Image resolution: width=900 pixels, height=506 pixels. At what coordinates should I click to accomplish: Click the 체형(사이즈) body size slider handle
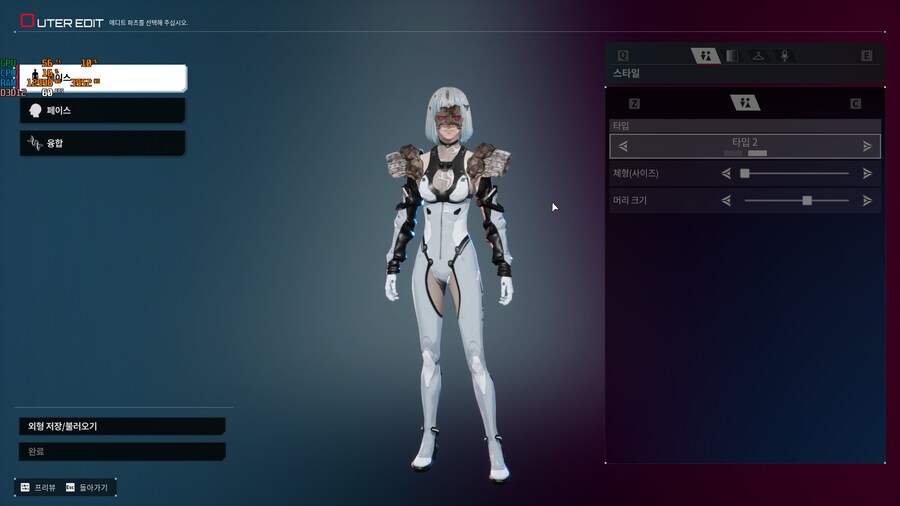click(745, 173)
